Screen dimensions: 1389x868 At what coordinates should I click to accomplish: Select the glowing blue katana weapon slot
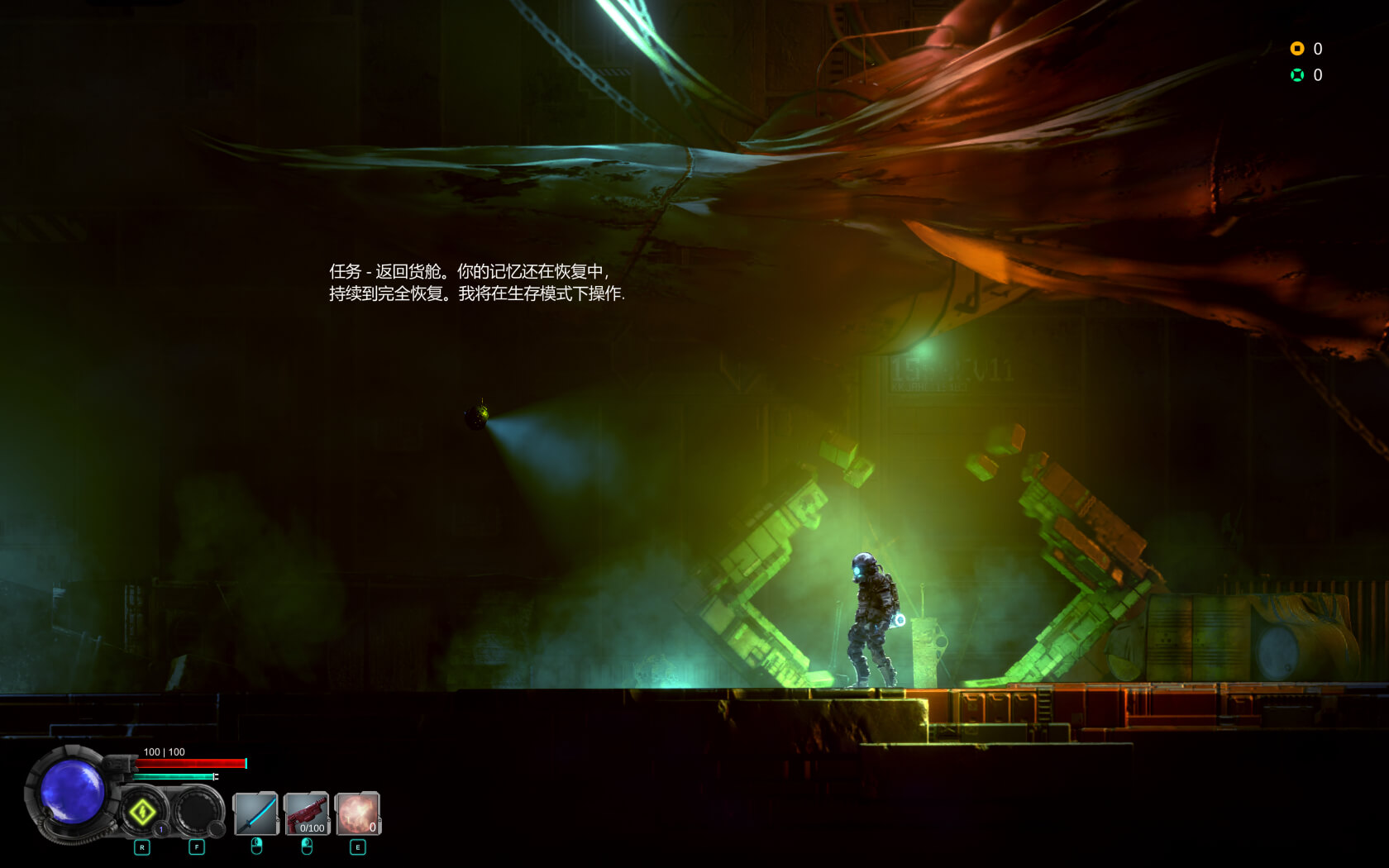click(x=255, y=813)
